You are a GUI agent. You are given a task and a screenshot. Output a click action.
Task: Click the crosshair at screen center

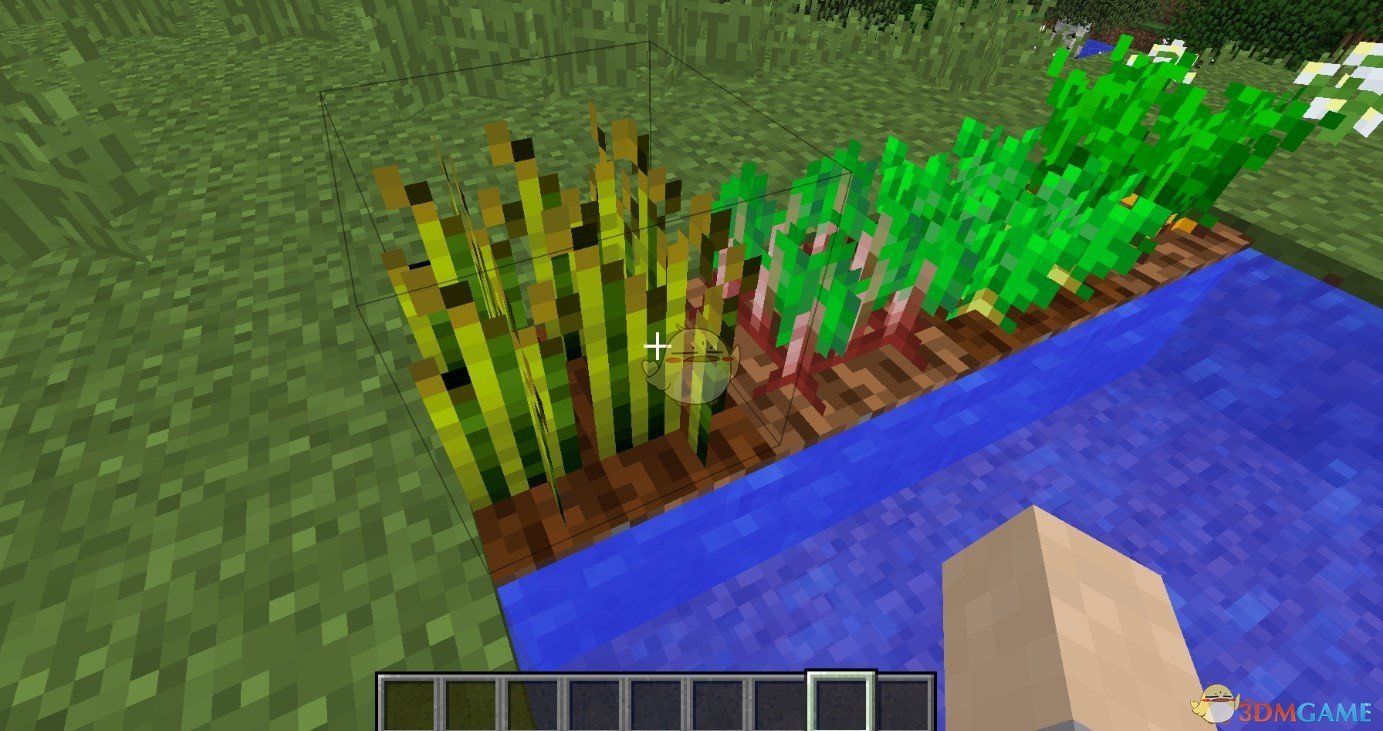click(658, 346)
